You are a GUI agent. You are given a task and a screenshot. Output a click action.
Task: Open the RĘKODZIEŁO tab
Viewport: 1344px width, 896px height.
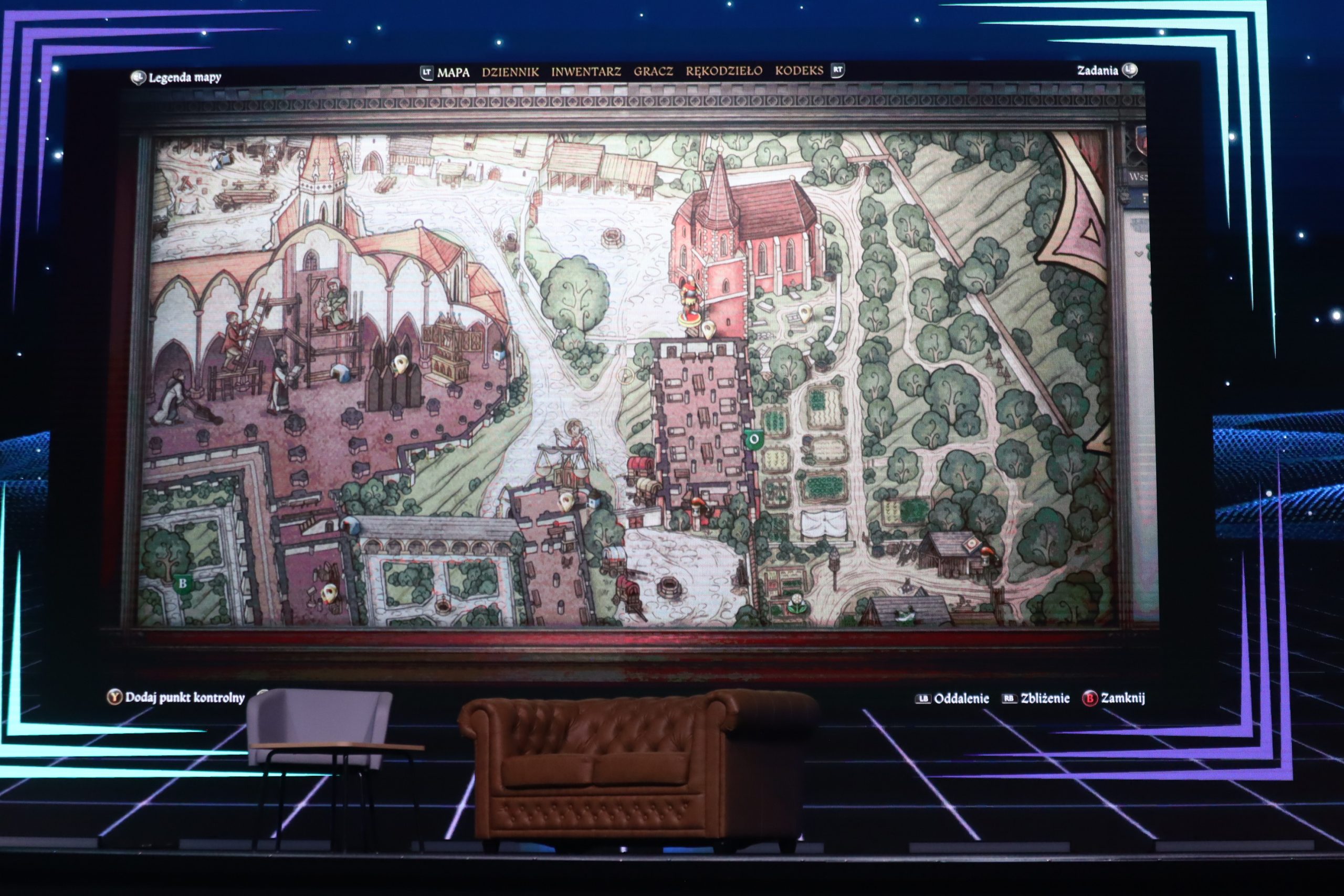pyautogui.click(x=724, y=71)
